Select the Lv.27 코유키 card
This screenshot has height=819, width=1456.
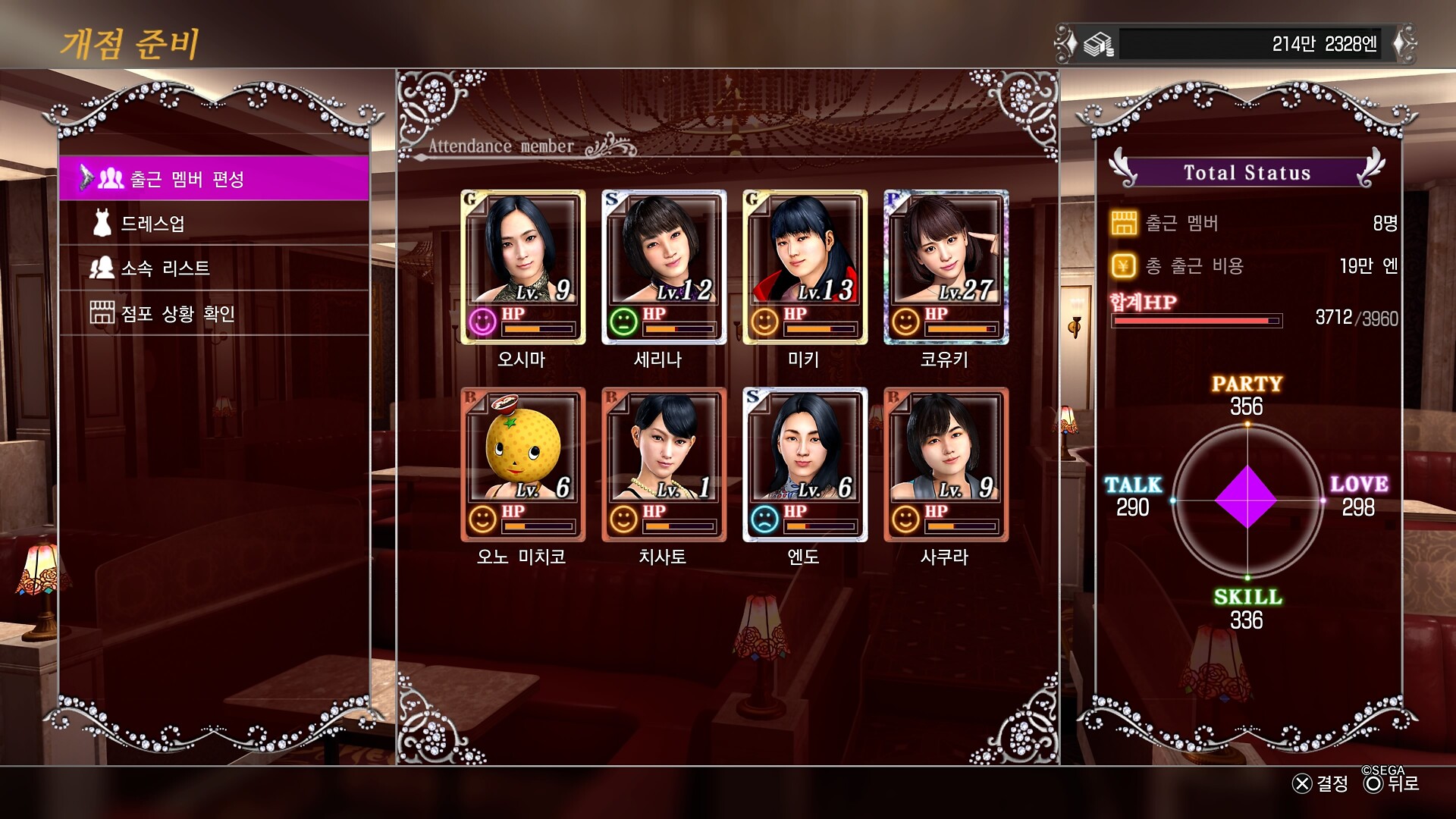[946, 266]
